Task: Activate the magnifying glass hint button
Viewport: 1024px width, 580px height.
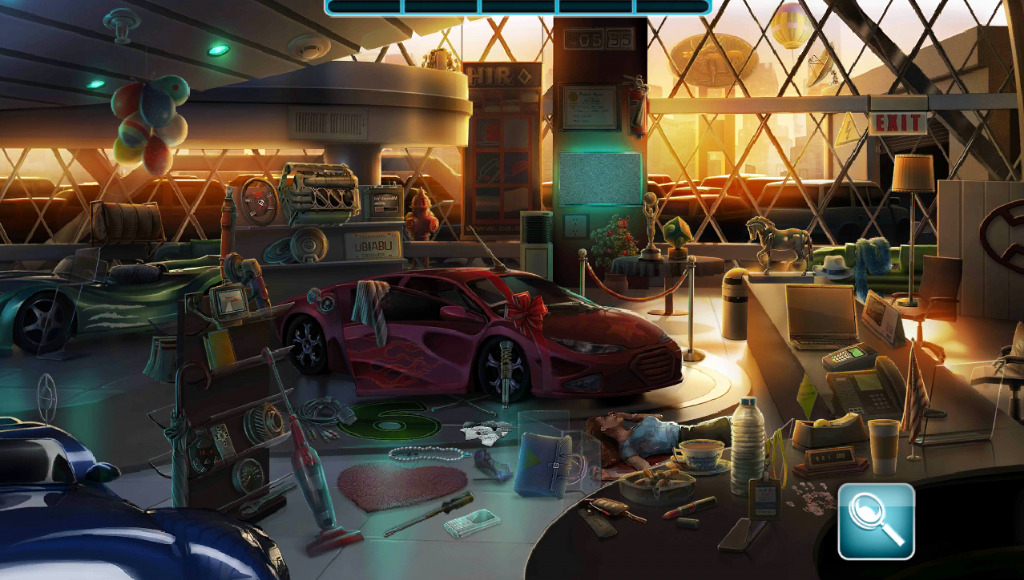Action: (876, 521)
